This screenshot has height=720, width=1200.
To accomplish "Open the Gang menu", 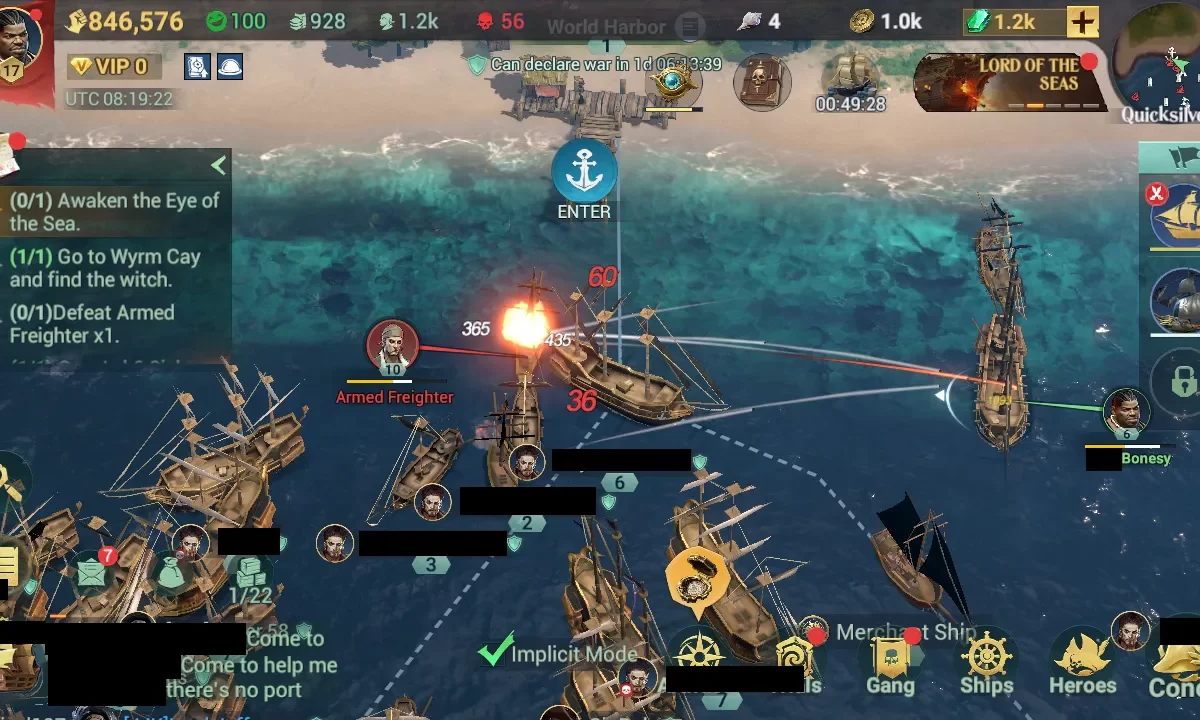I will (x=890, y=665).
